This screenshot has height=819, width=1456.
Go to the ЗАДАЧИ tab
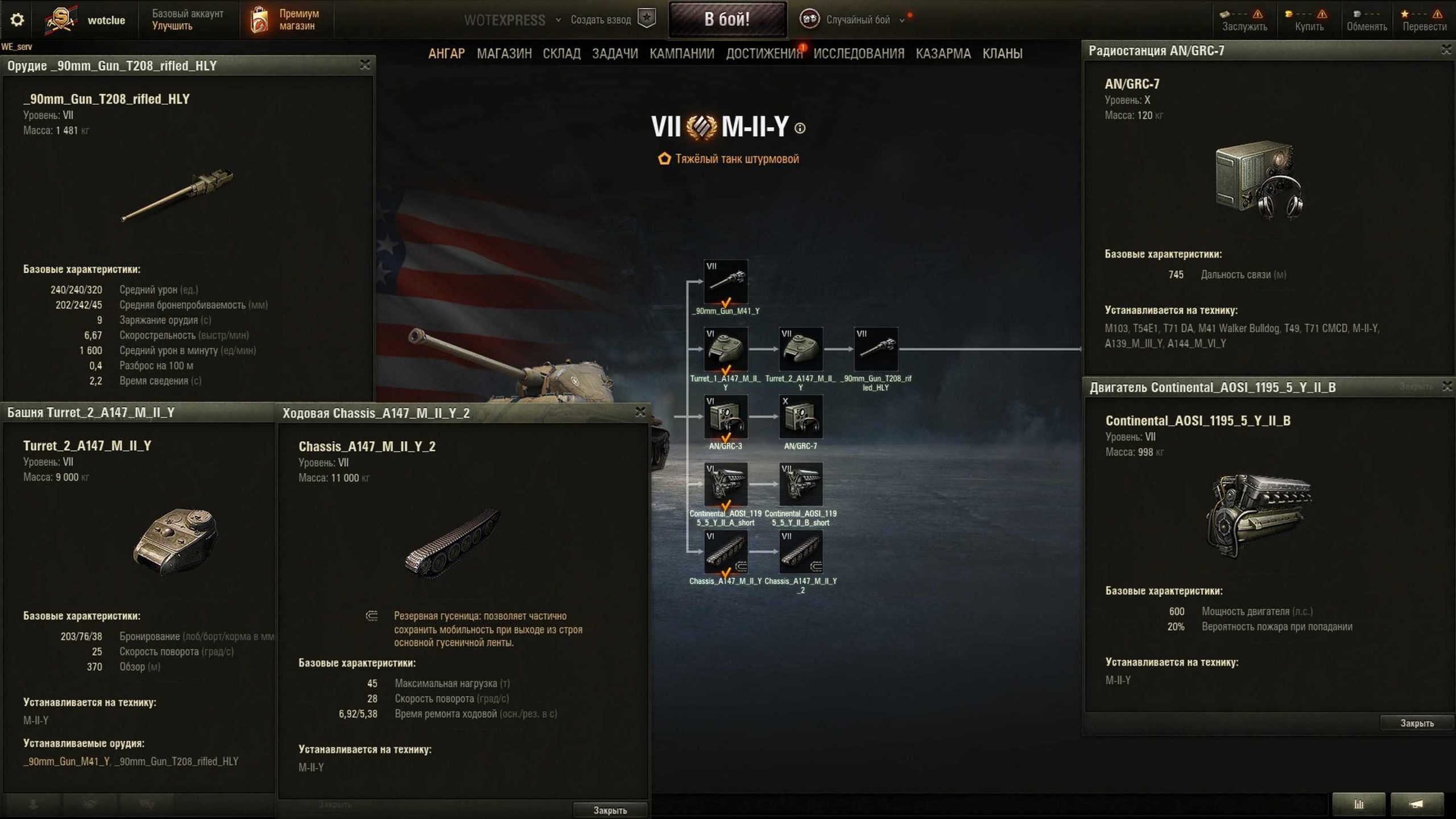[x=615, y=53]
